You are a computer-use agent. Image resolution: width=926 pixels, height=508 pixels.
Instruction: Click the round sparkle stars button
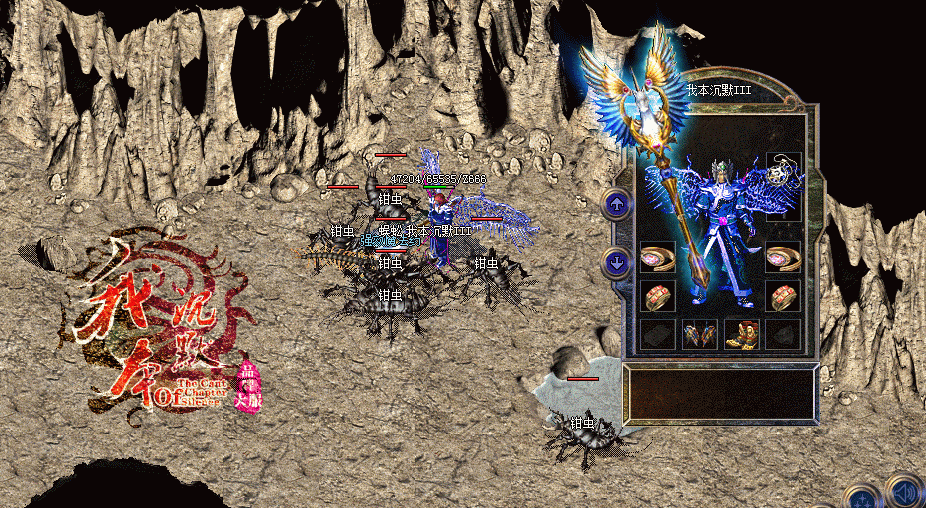tap(862, 497)
